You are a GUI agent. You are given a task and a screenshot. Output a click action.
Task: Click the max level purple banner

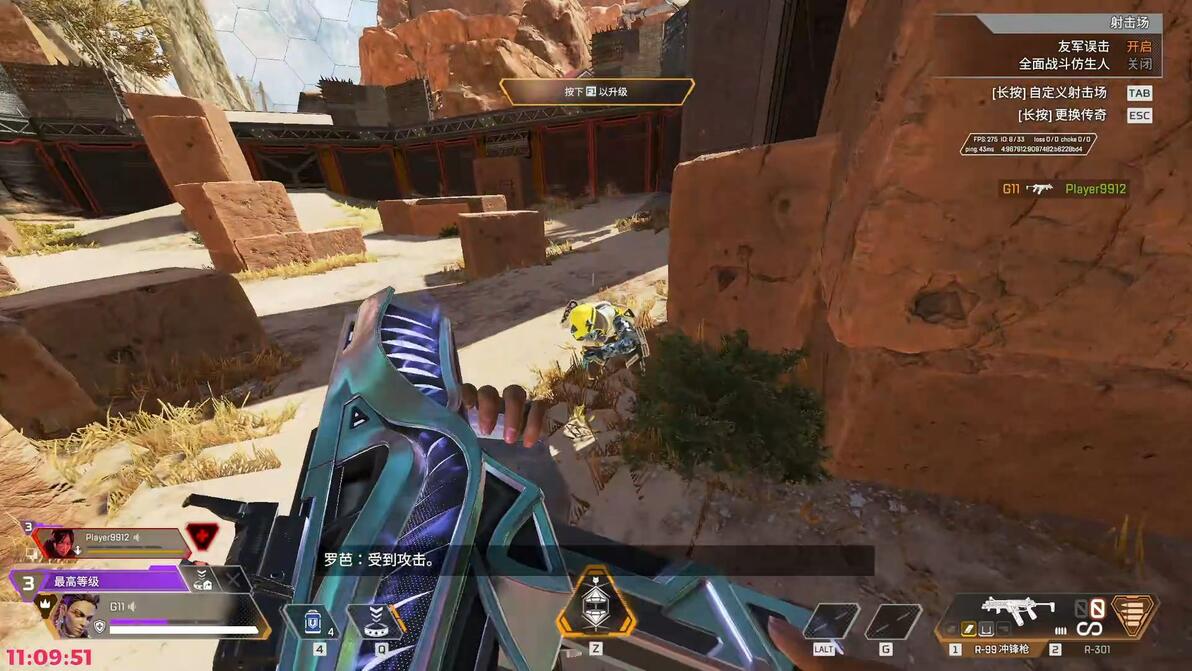coord(100,580)
